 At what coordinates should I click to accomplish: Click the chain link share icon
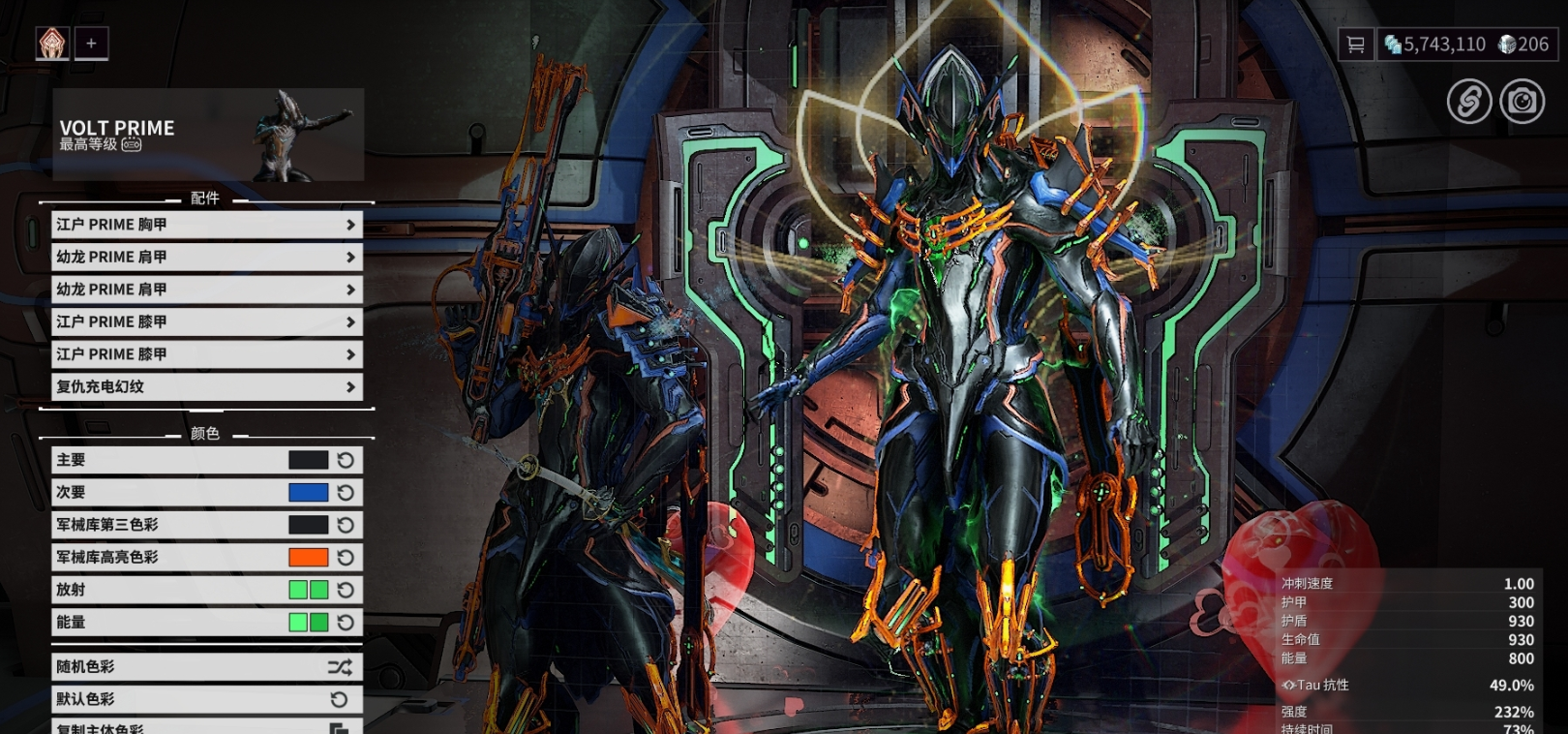coord(1468,101)
